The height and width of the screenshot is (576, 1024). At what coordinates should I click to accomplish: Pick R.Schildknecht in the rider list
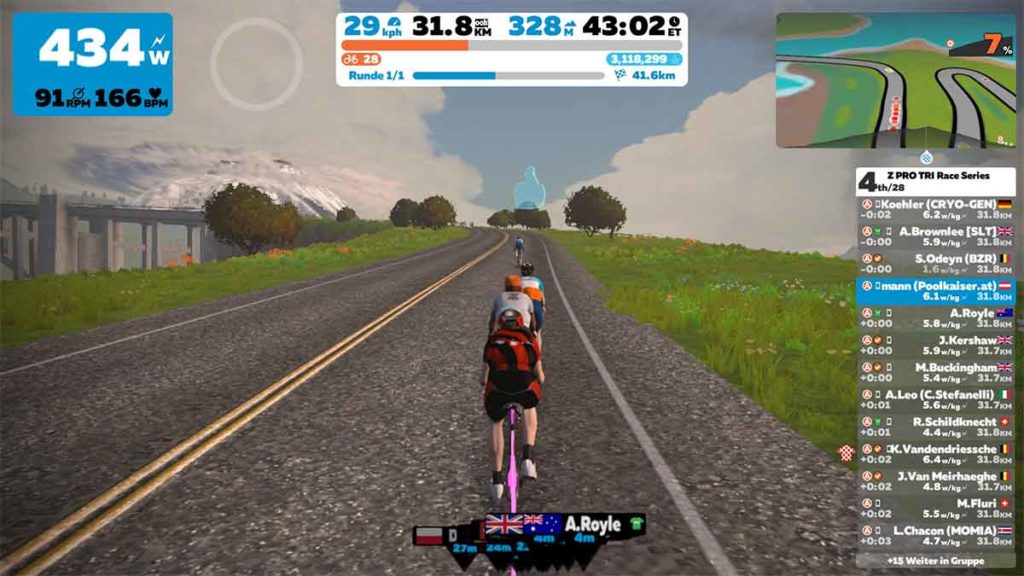coord(935,427)
